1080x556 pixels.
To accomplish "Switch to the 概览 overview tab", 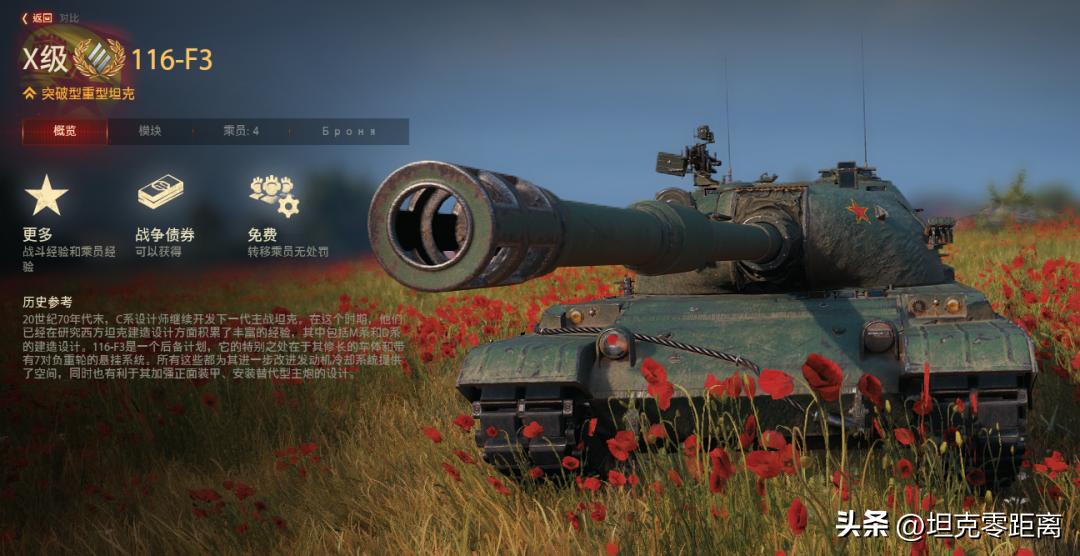I will point(65,131).
